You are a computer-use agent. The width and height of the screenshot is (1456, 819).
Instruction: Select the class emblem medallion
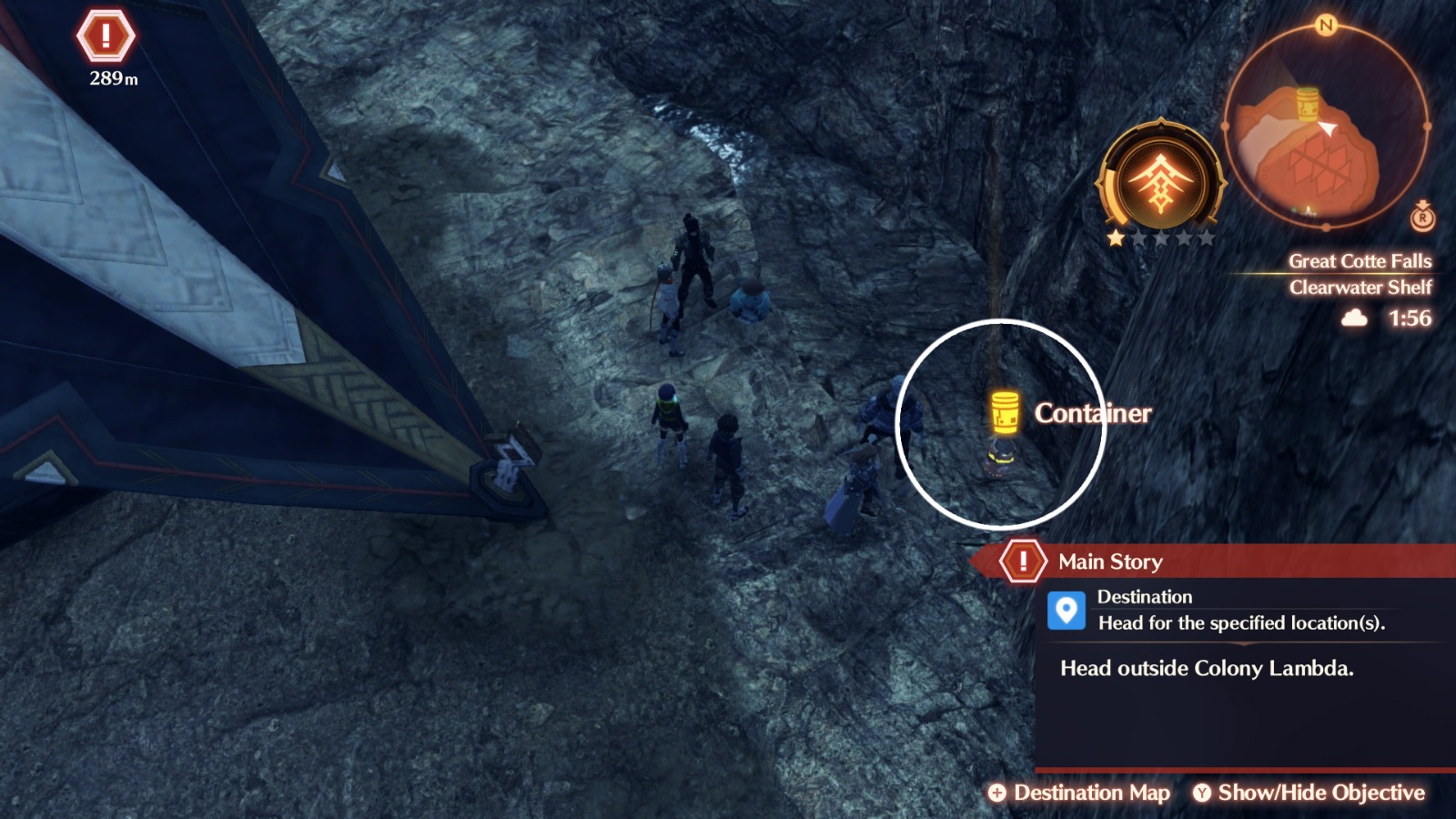(1162, 179)
